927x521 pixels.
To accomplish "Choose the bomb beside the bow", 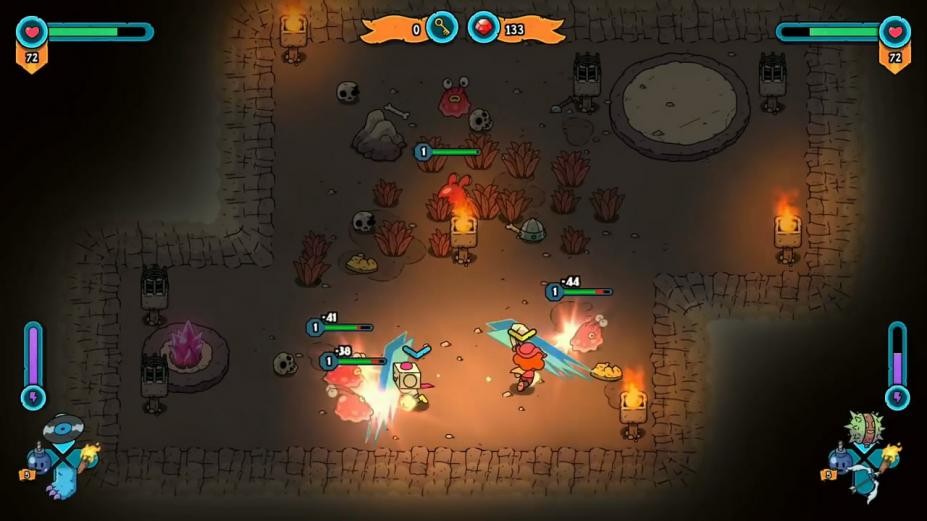I will pos(840,460).
